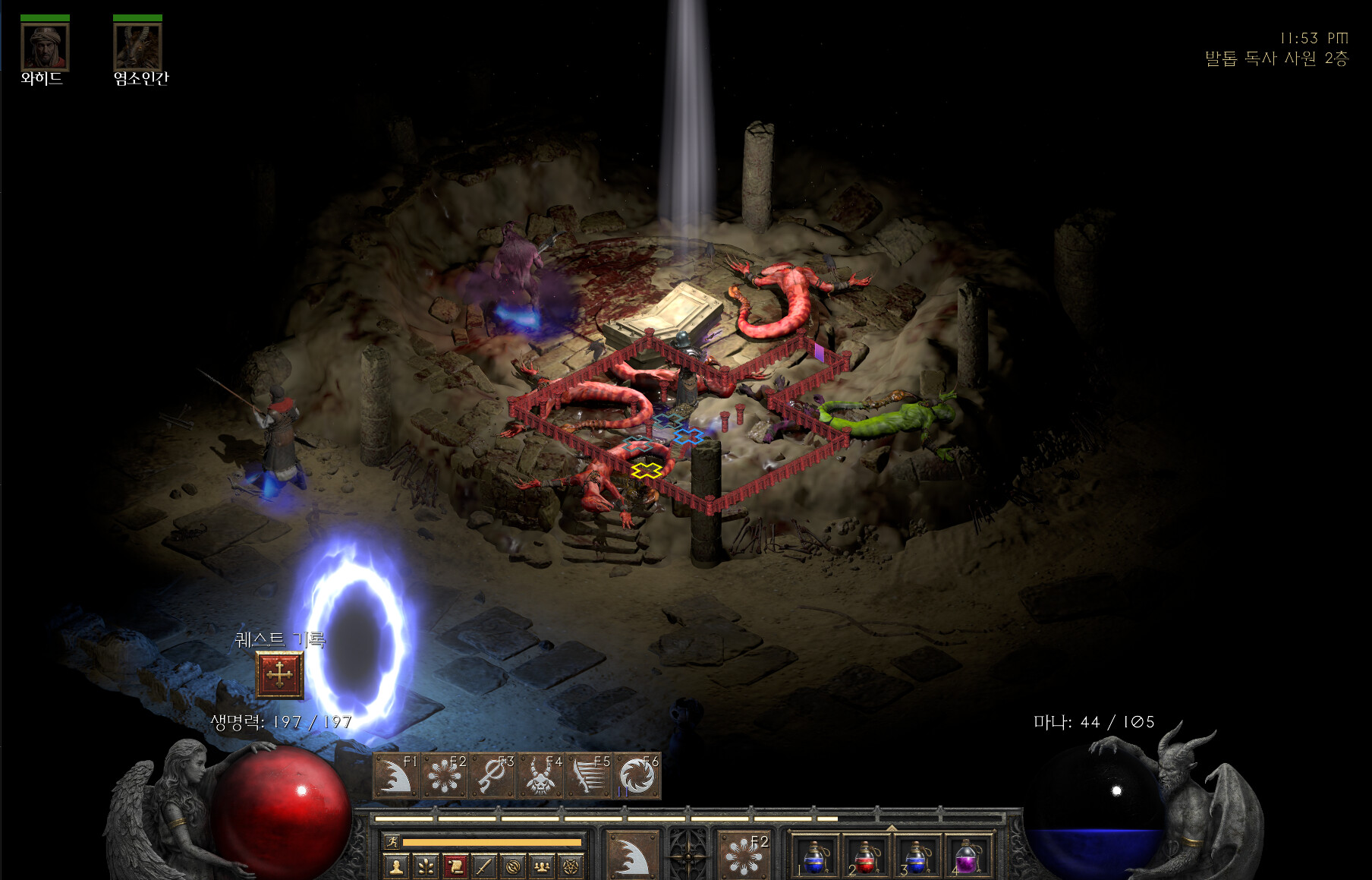
Task: Expand the potion belt with arrow
Action: point(892,828)
